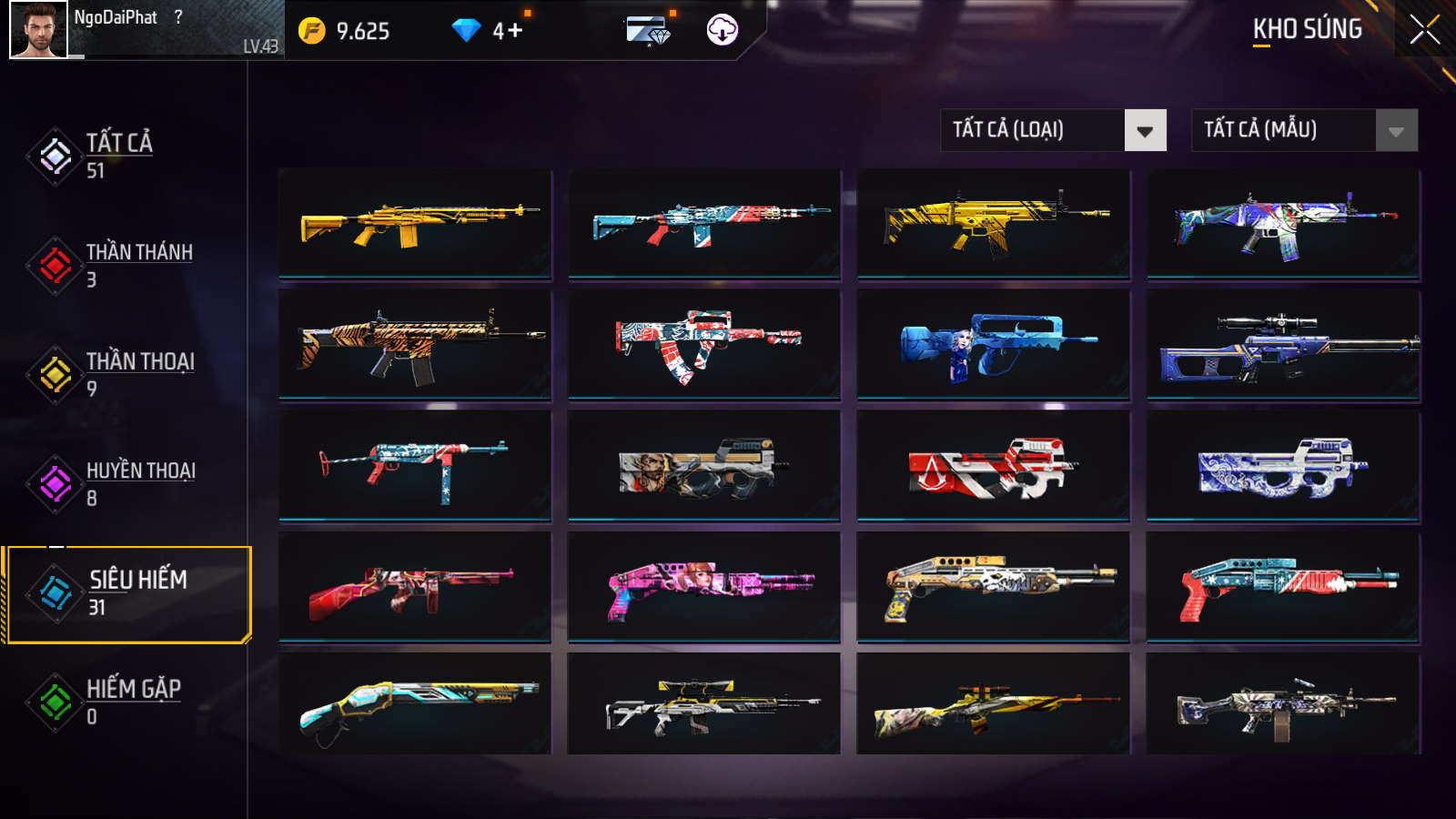1456x819 pixels.
Task: Select the tiger-striped SCAR skin
Action: click(415, 345)
